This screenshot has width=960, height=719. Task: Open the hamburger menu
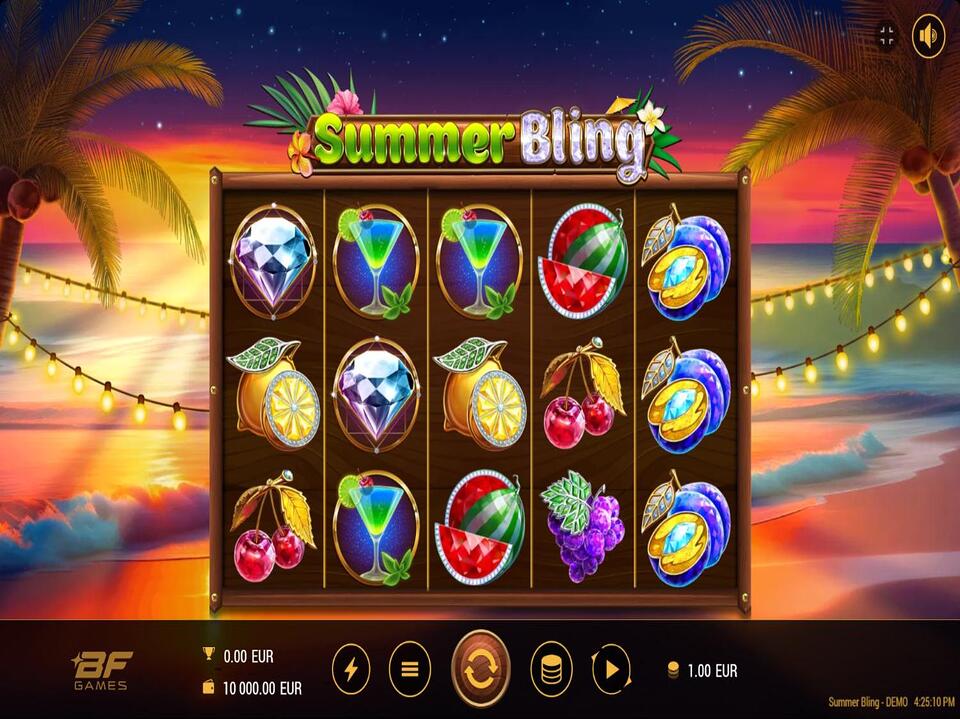(409, 669)
